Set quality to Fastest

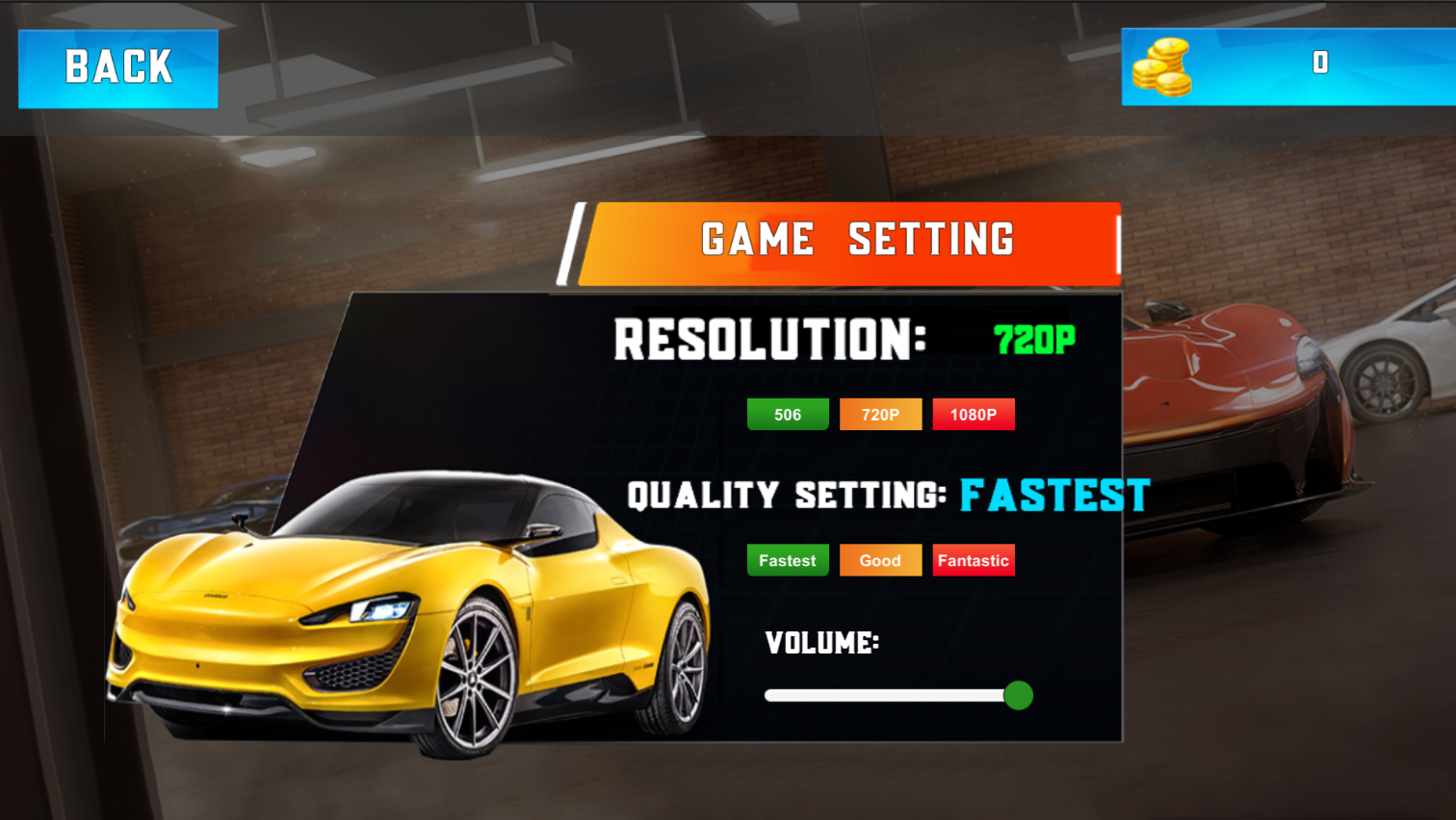[788, 559]
